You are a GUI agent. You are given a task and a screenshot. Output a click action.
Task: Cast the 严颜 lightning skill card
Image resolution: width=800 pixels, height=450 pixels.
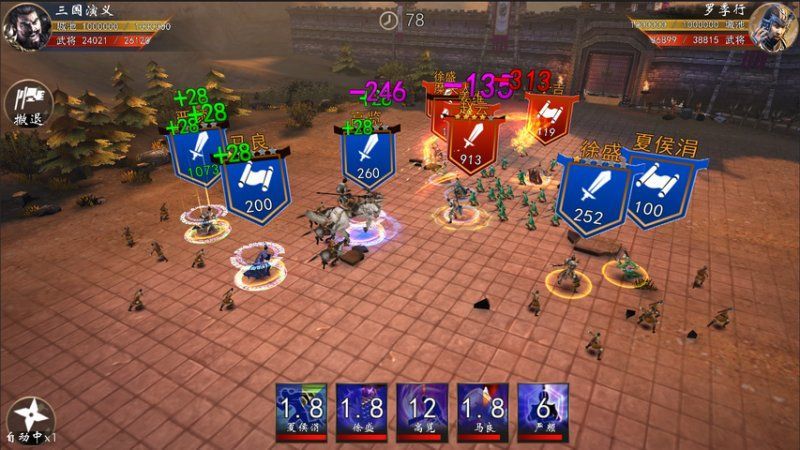[x=543, y=410]
